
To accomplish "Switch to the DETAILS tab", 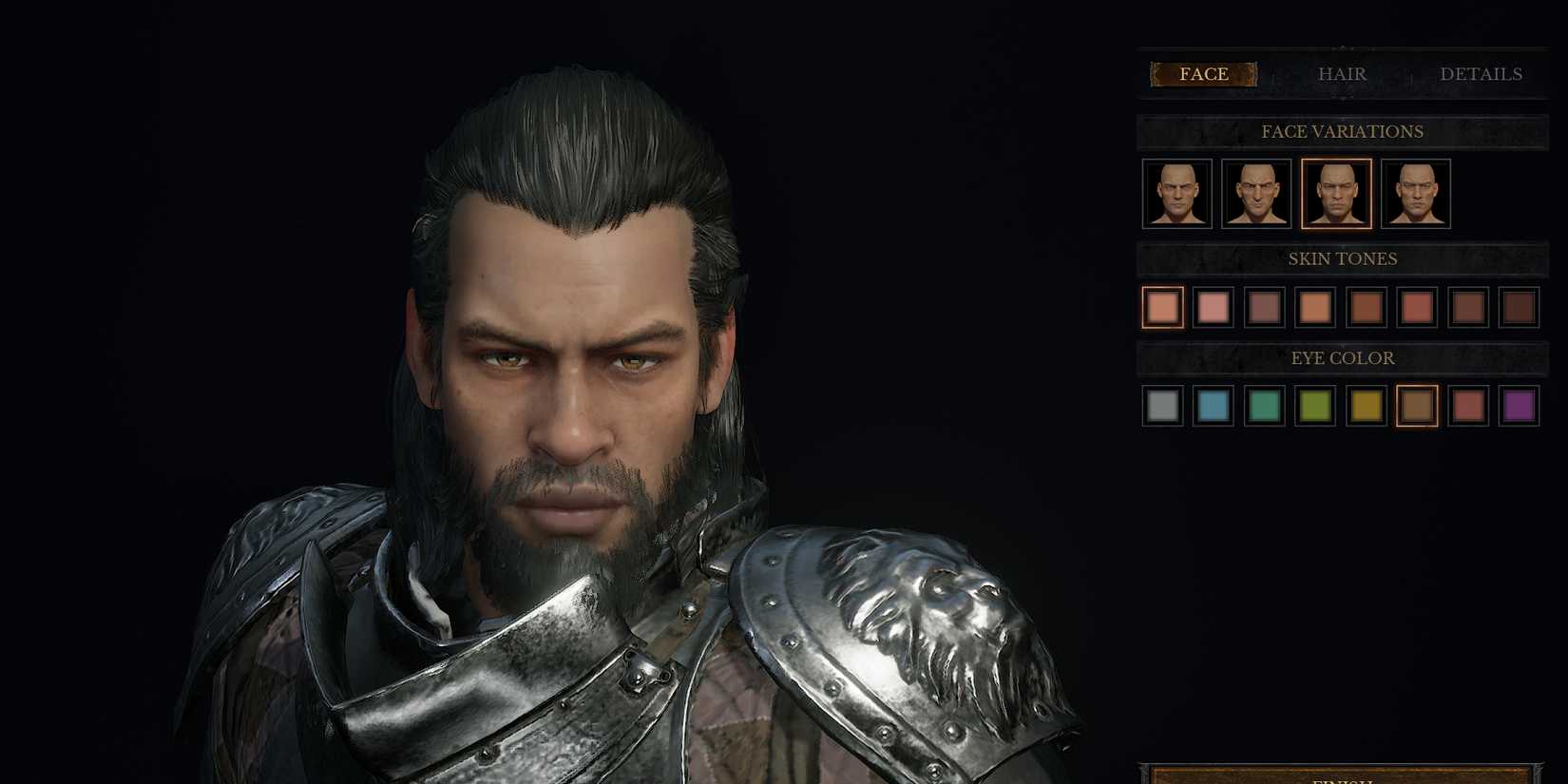I will [1482, 73].
